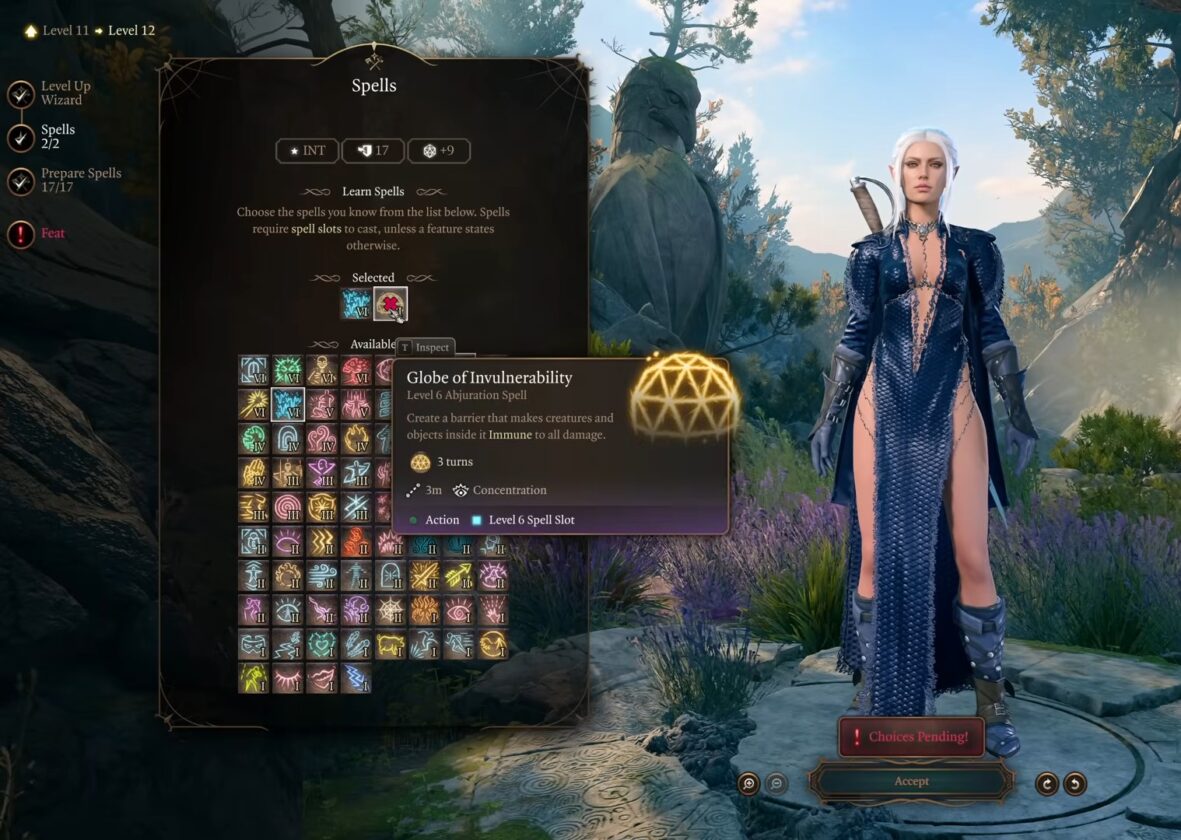Select the golden arrow level II spell
Image resolution: width=1181 pixels, height=840 pixels.
coord(458,575)
